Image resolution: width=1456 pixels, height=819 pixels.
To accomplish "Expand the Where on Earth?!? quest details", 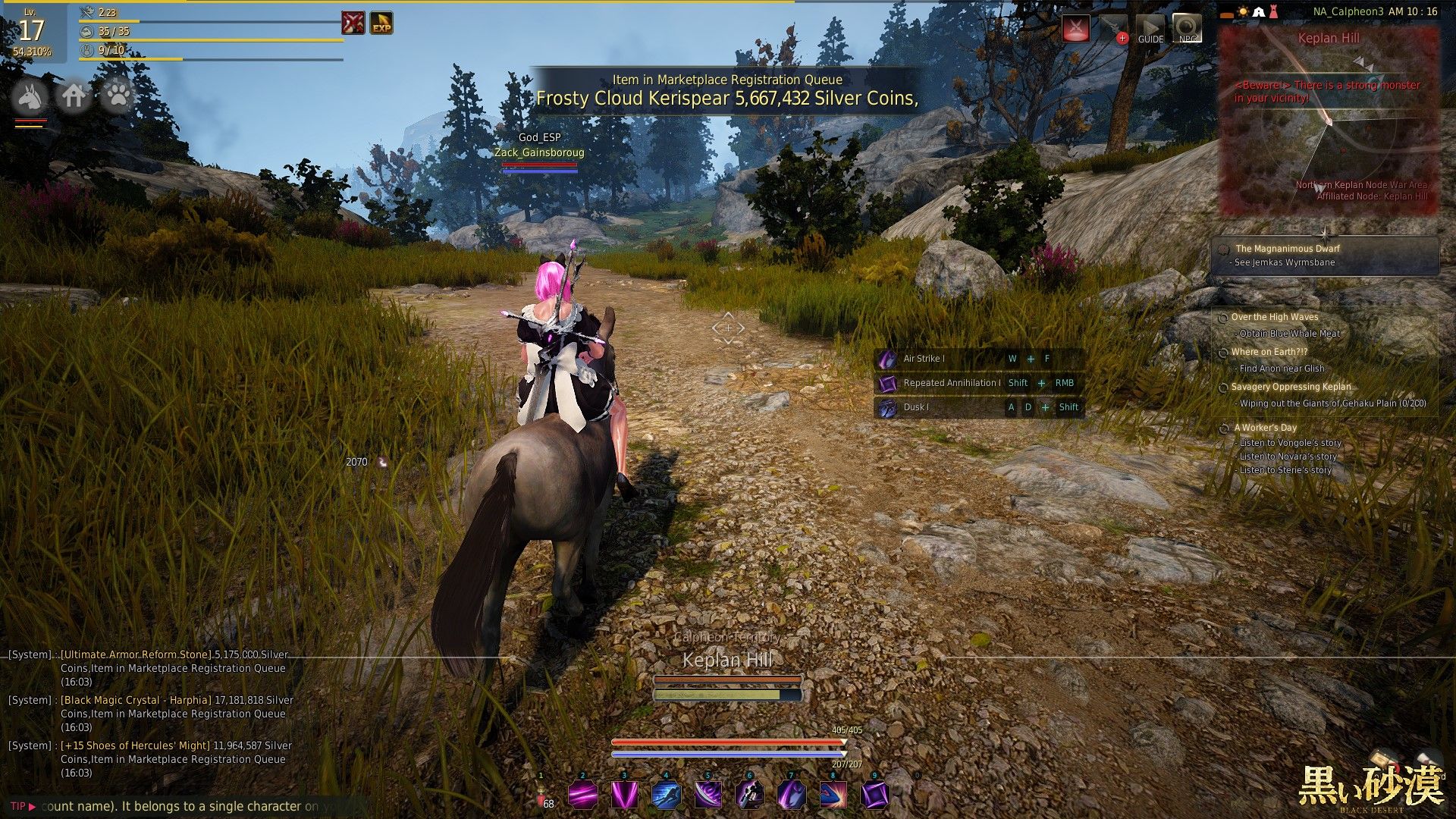I will coord(1222,352).
